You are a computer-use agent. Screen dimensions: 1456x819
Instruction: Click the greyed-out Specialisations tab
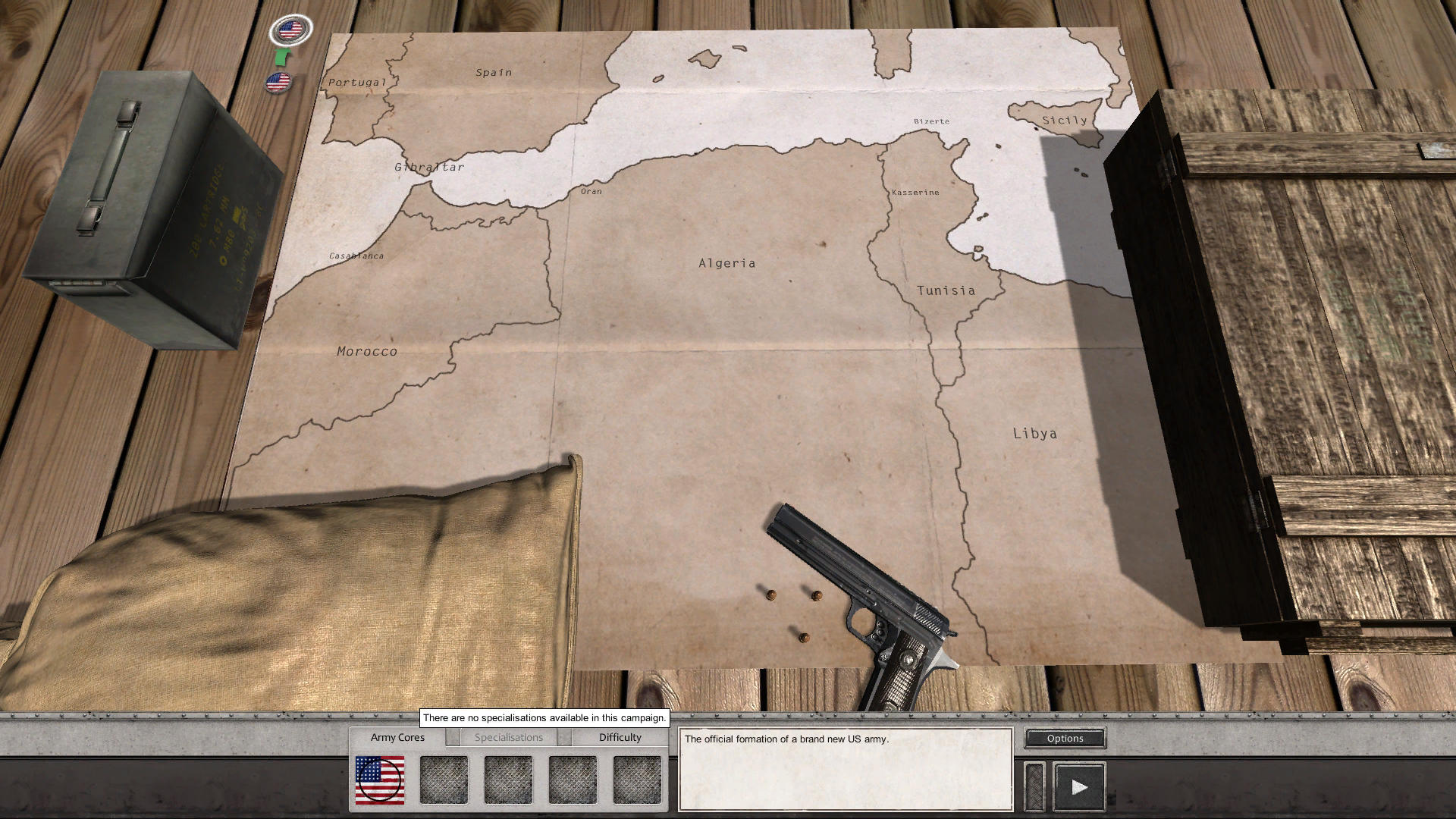point(508,736)
